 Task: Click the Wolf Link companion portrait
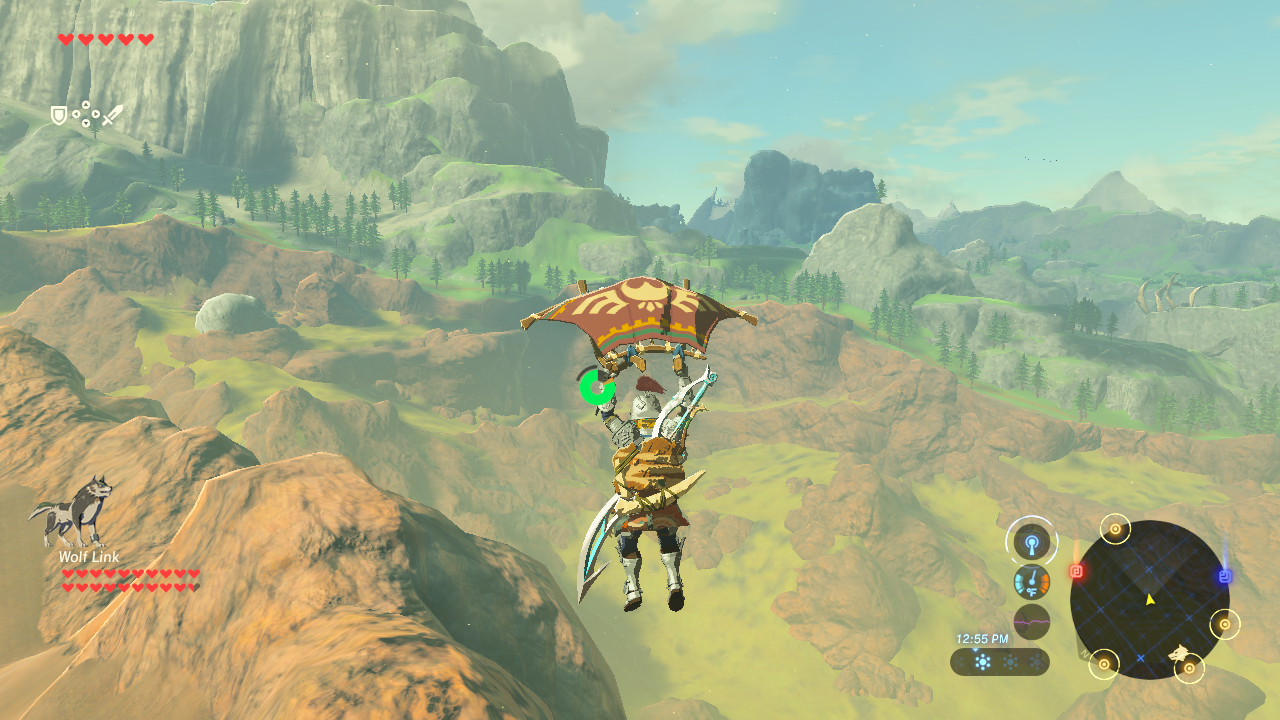70,510
